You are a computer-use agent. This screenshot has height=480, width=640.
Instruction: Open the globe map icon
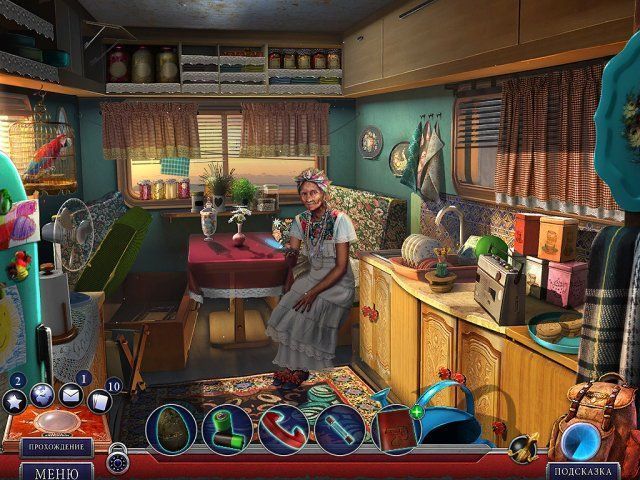pos(43,396)
